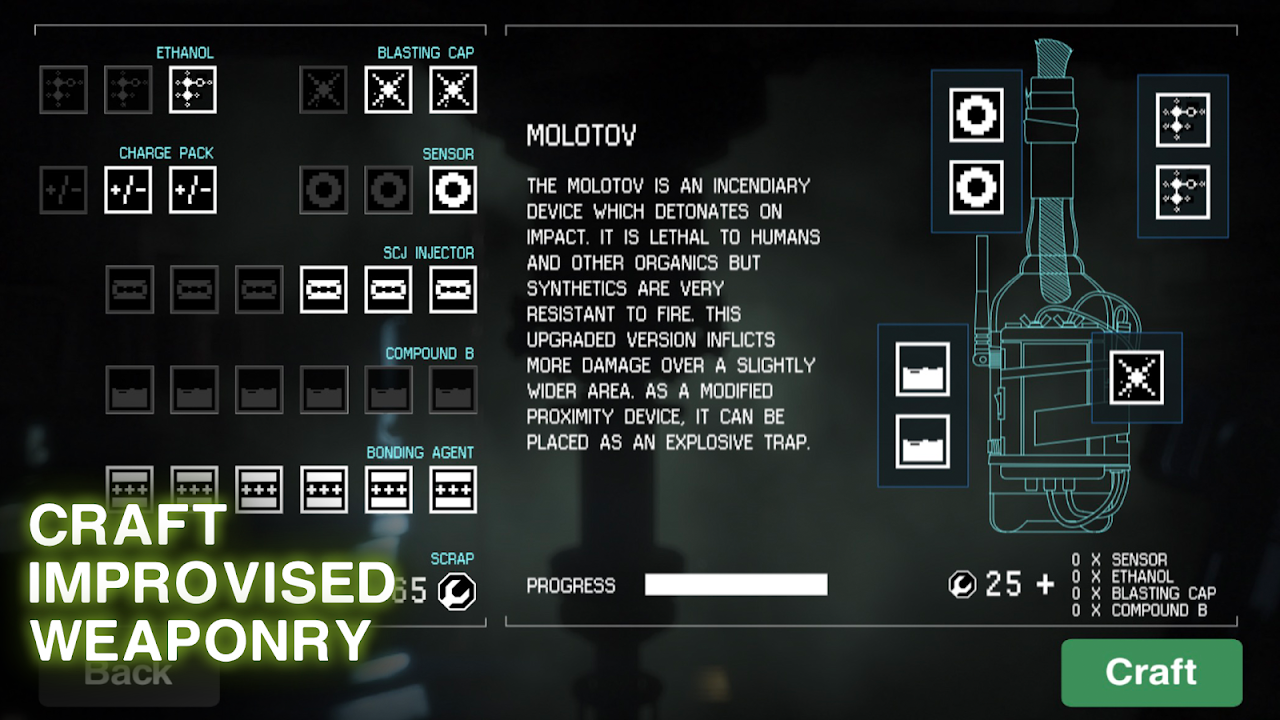Image resolution: width=1280 pixels, height=720 pixels.
Task: Click the Scrap wrench icon below Bonding Agent
Action: (457, 591)
